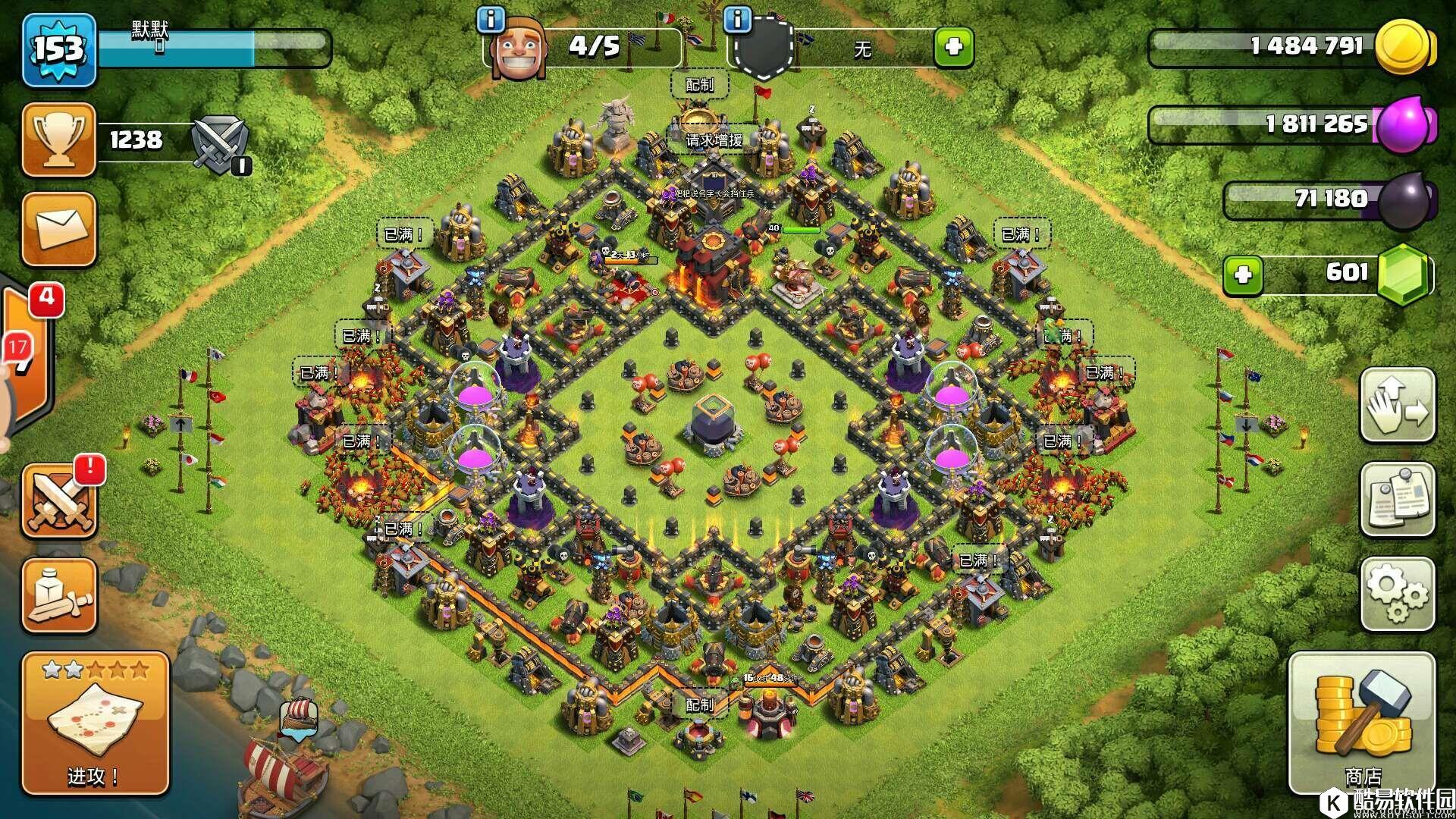Open the versus battle shield badge

[x=218, y=143]
